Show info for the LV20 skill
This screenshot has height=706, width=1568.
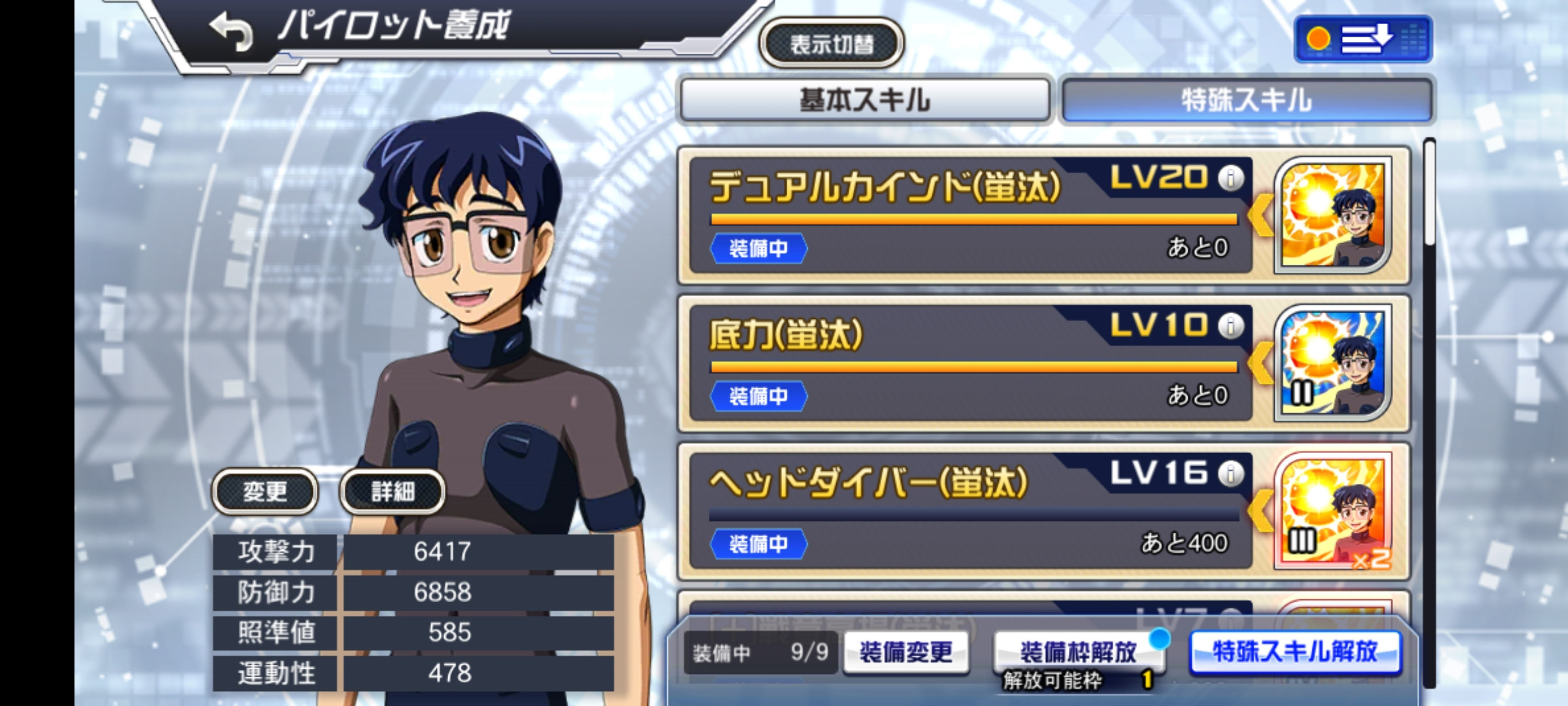point(1231,178)
